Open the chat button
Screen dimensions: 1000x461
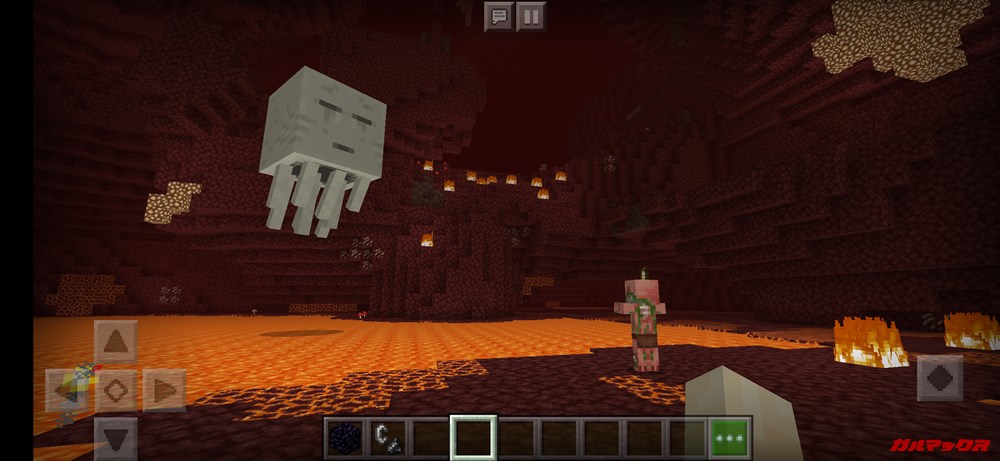click(x=498, y=16)
